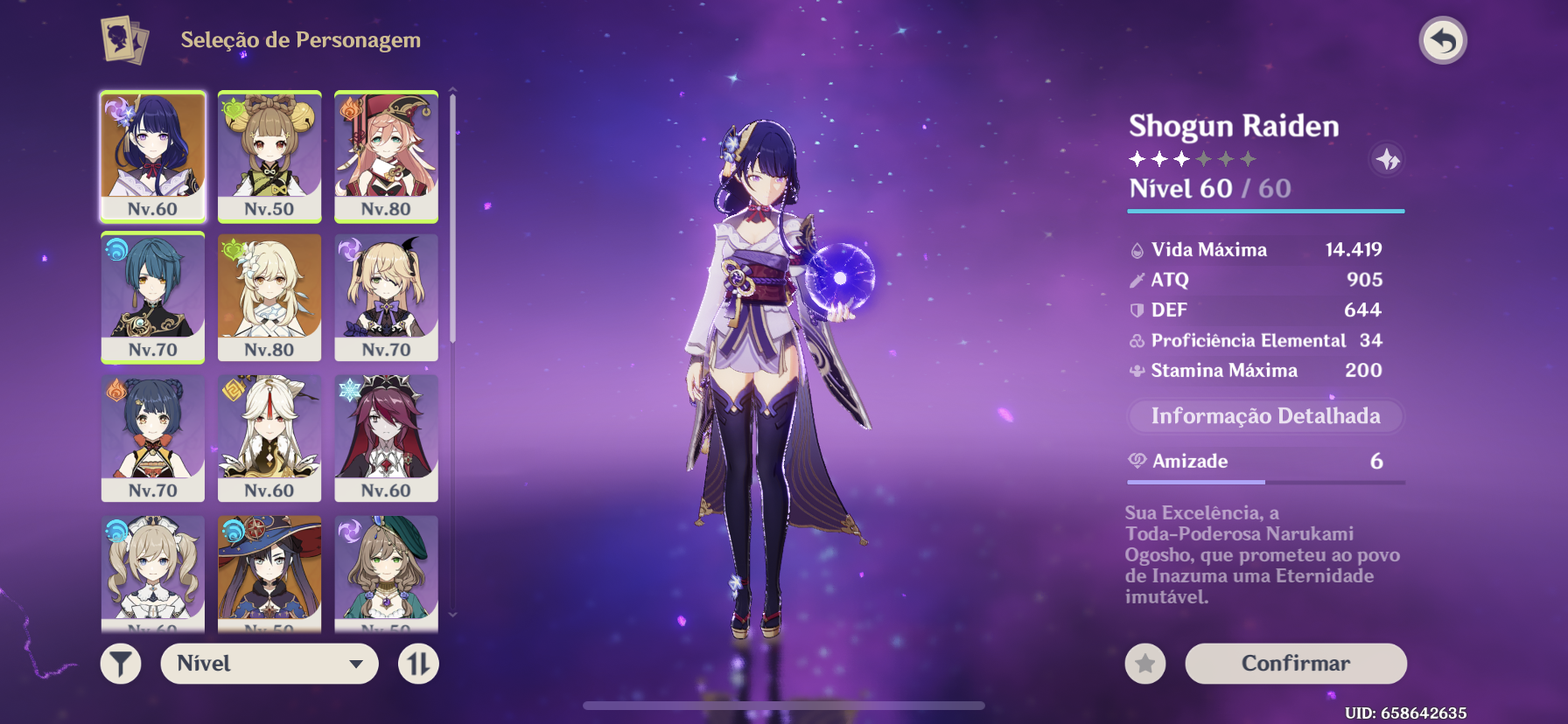This screenshot has height=724, width=1568.
Task: Select Fischl's character portrait
Action: click(x=386, y=296)
